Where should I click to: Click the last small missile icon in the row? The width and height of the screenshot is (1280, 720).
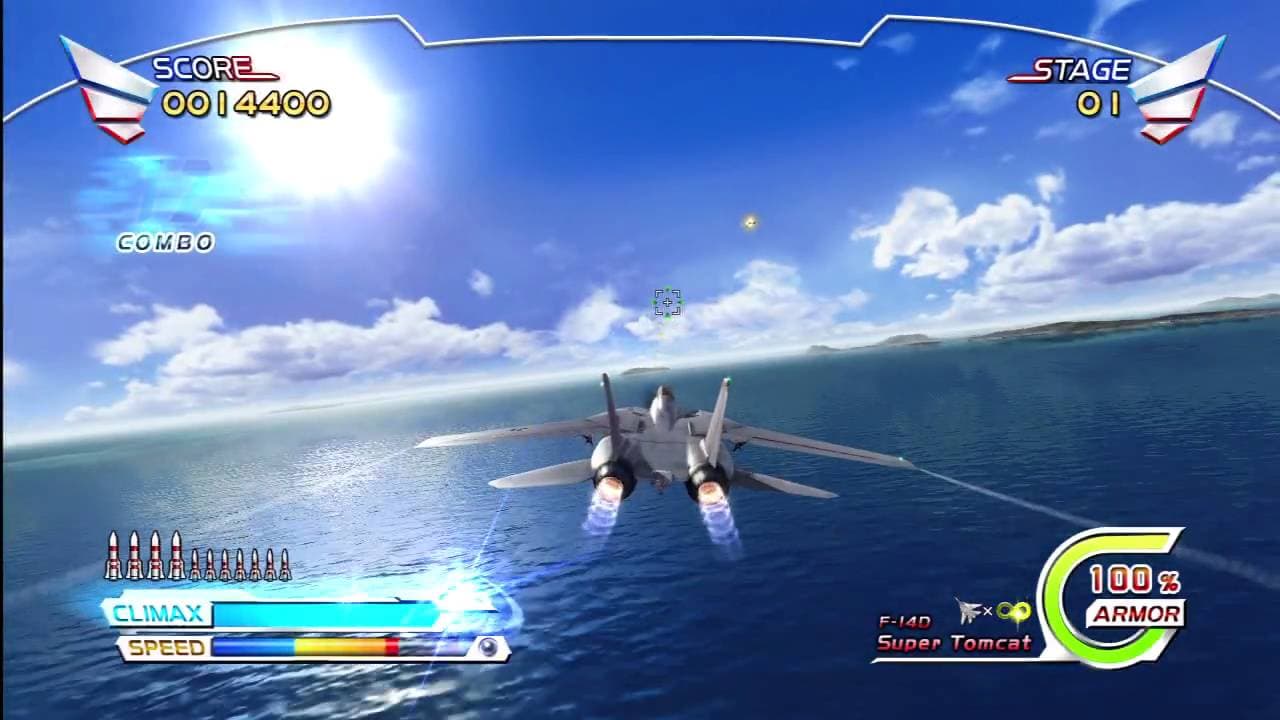pos(284,563)
